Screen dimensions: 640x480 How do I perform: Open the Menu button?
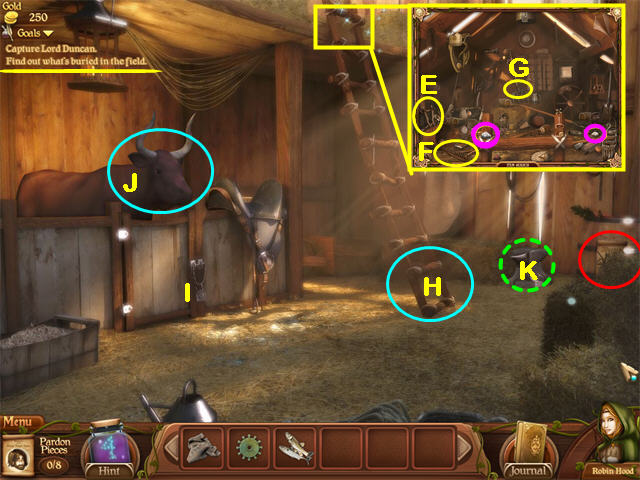[21, 422]
